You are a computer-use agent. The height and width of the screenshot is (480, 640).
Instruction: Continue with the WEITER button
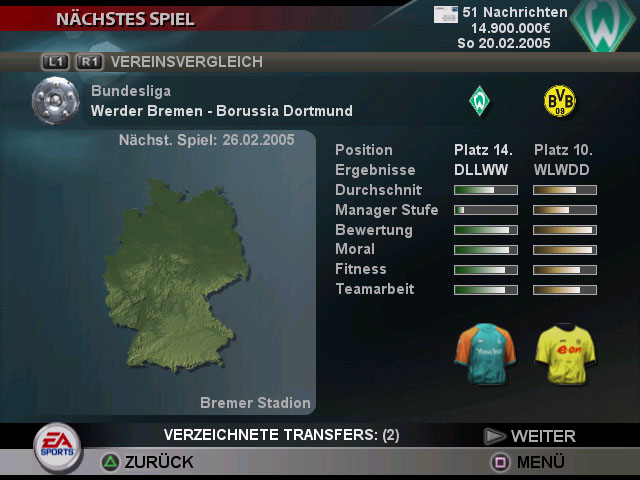coord(531,436)
